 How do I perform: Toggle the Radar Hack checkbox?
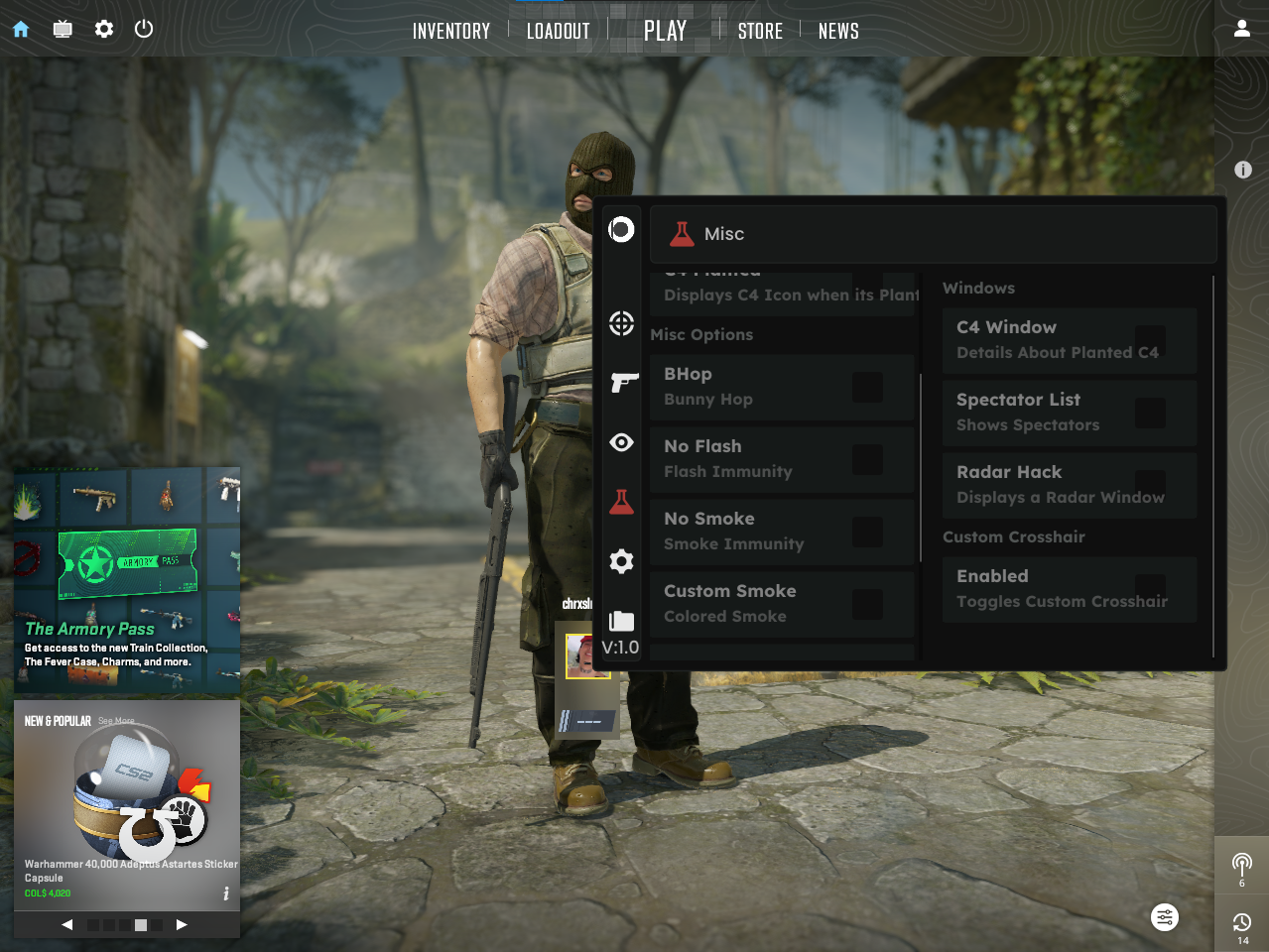[1150, 485]
